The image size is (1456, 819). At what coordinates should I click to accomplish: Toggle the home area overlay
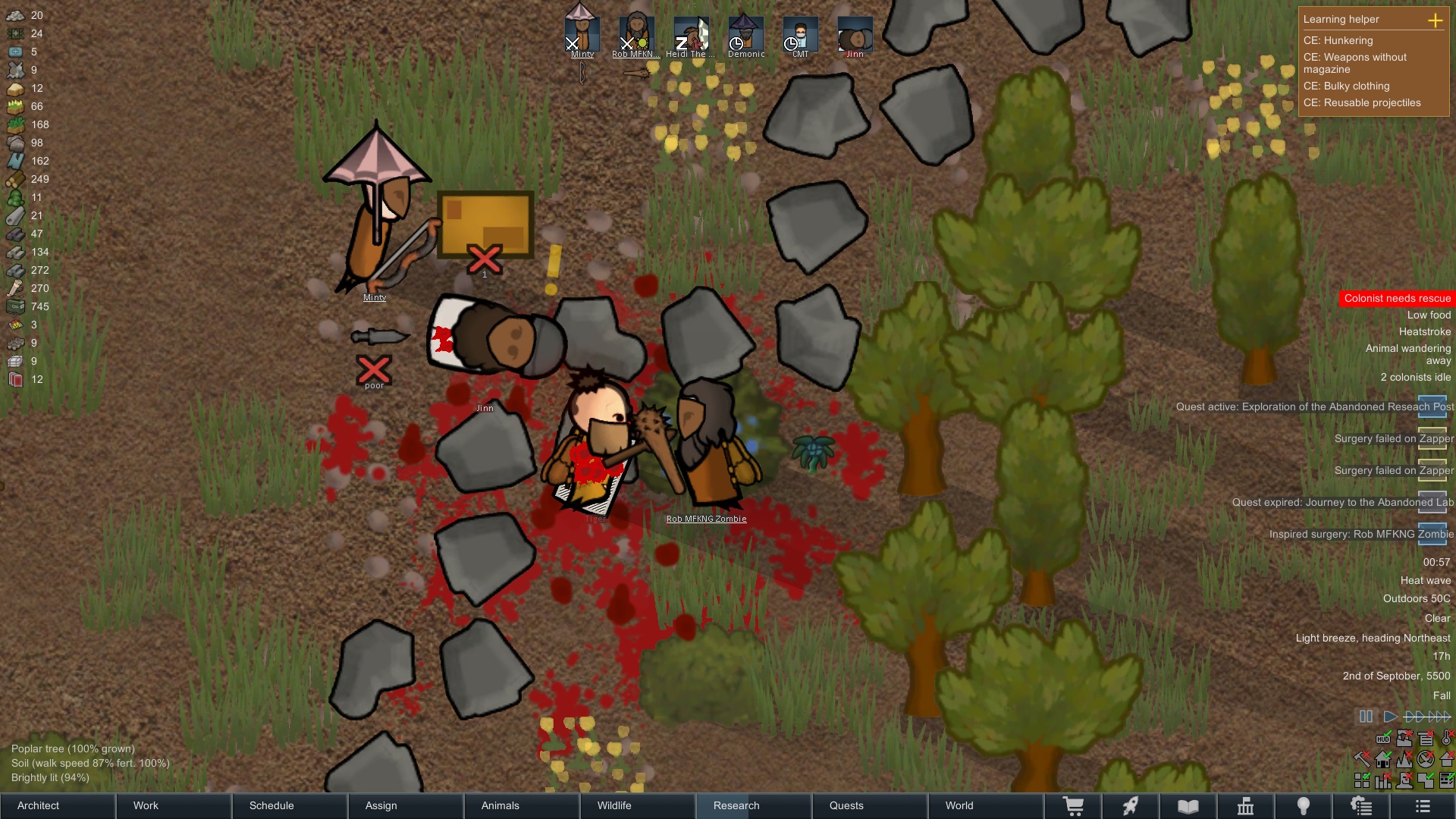pyautogui.click(x=1382, y=760)
